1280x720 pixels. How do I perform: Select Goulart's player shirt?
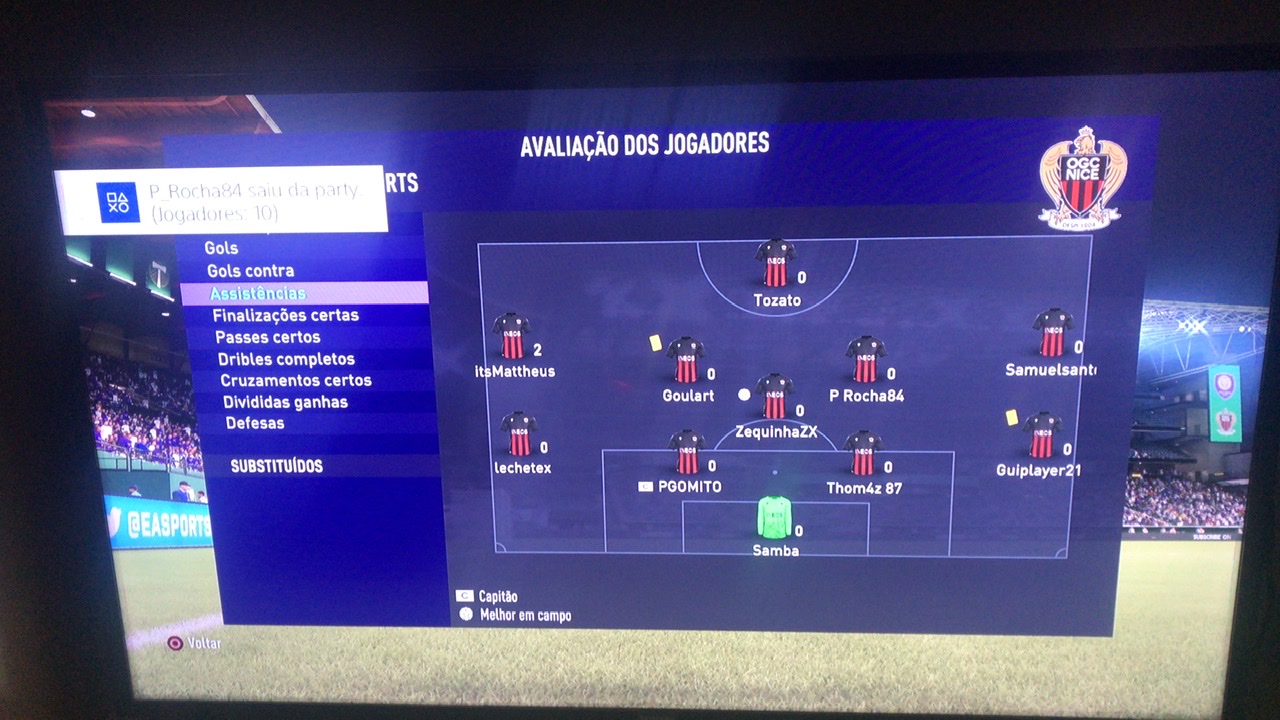point(686,360)
